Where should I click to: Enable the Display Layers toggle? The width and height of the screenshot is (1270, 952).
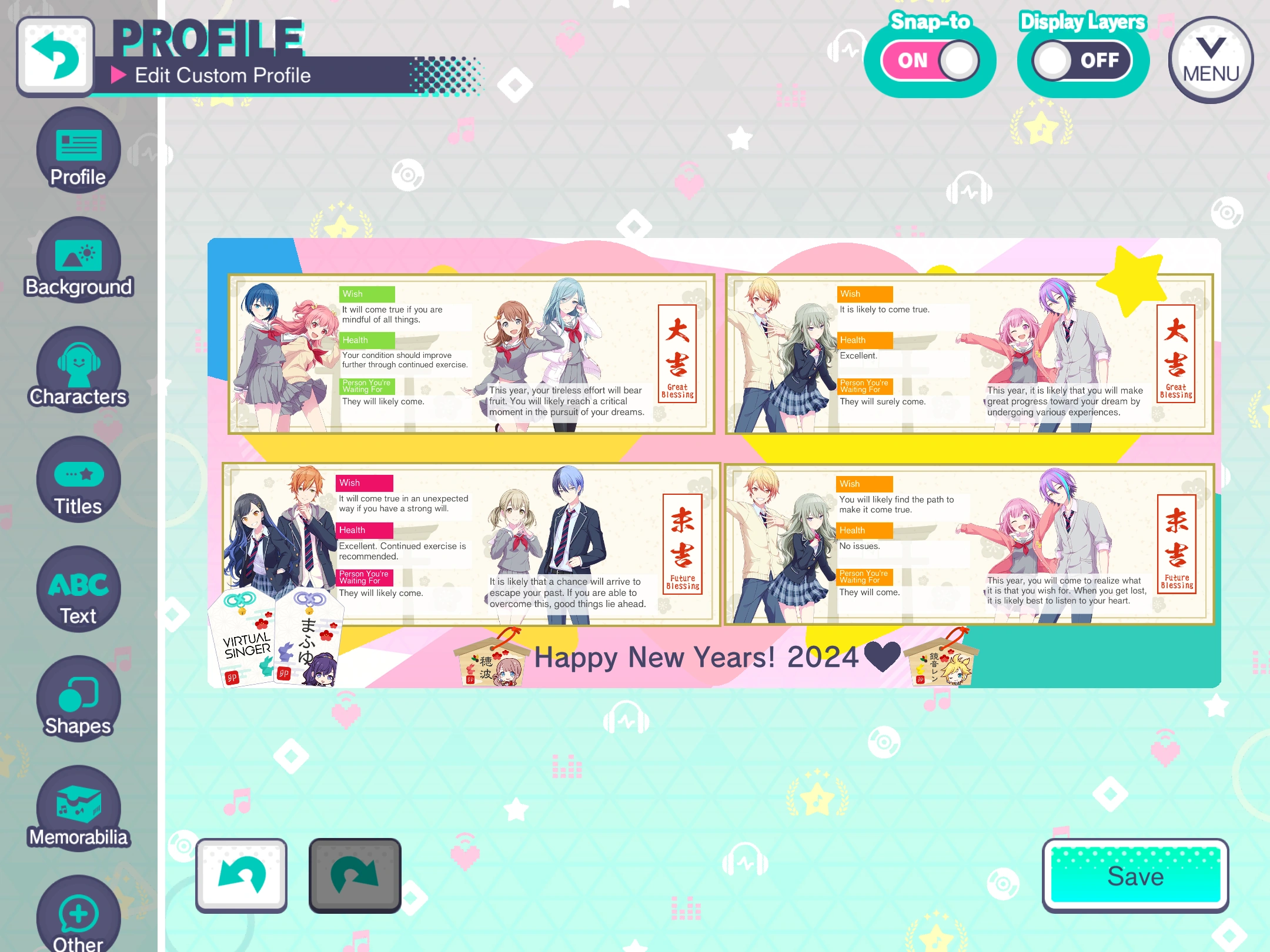pos(1082,60)
